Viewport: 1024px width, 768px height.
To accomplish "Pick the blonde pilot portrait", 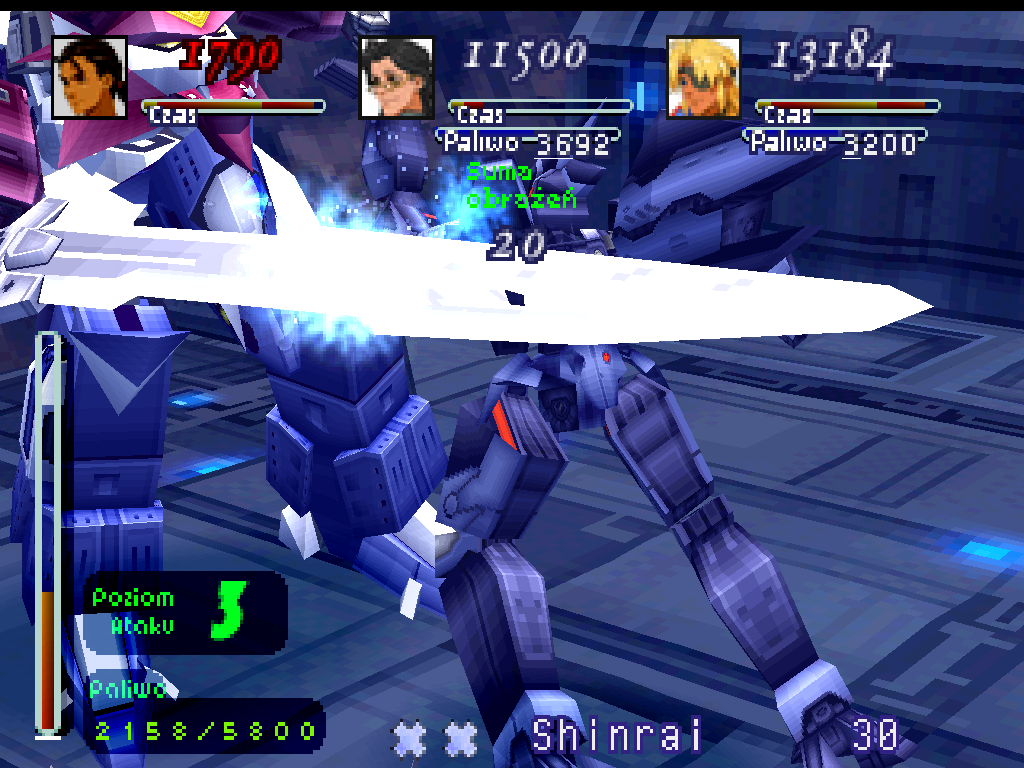I will pyautogui.click(x=703, y=77).
